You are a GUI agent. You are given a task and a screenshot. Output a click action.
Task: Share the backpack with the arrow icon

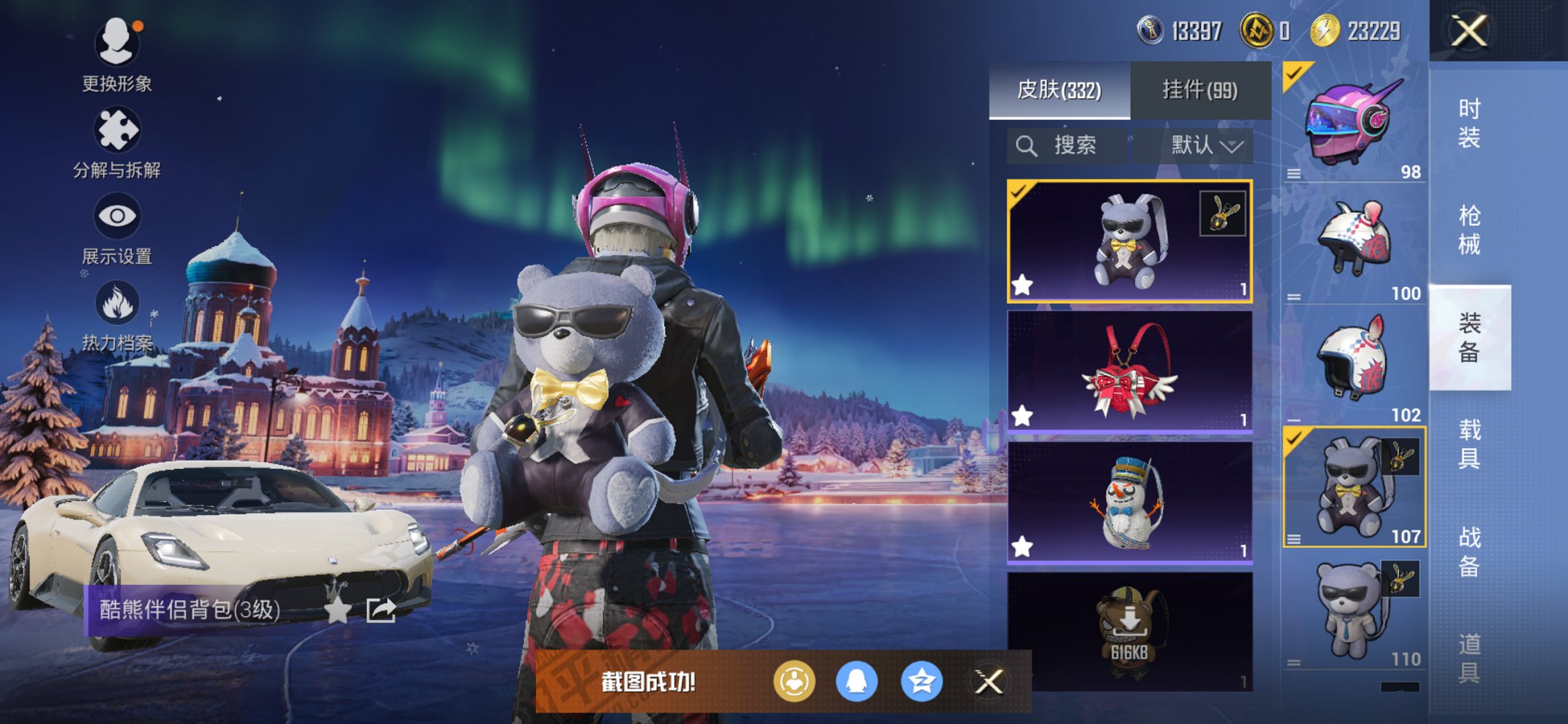[x=381, y=610]
